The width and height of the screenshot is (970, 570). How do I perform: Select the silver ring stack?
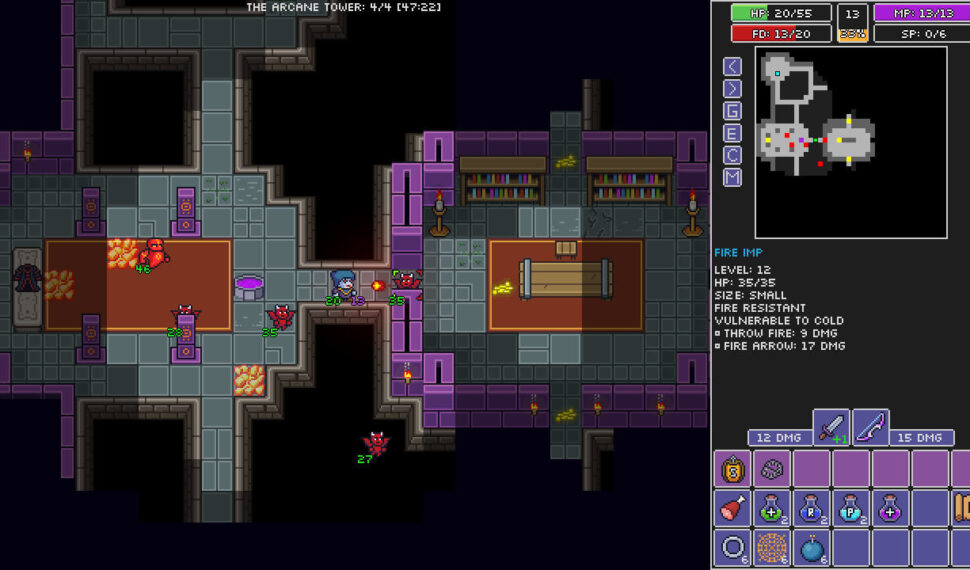point(733,548)
